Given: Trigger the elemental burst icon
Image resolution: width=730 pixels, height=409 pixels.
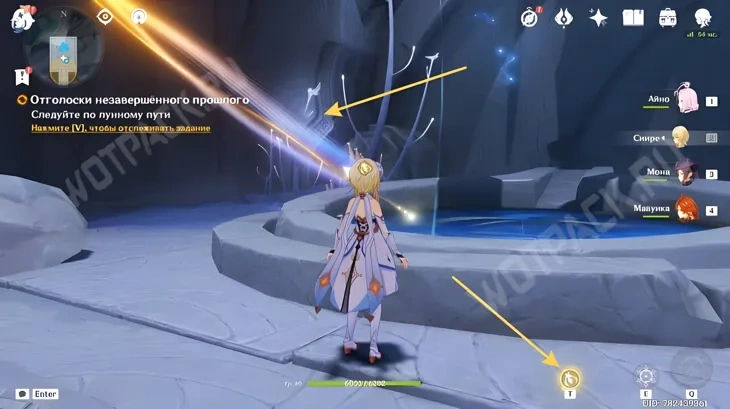Looking at the screenshot, I should [x=691, y=368].
